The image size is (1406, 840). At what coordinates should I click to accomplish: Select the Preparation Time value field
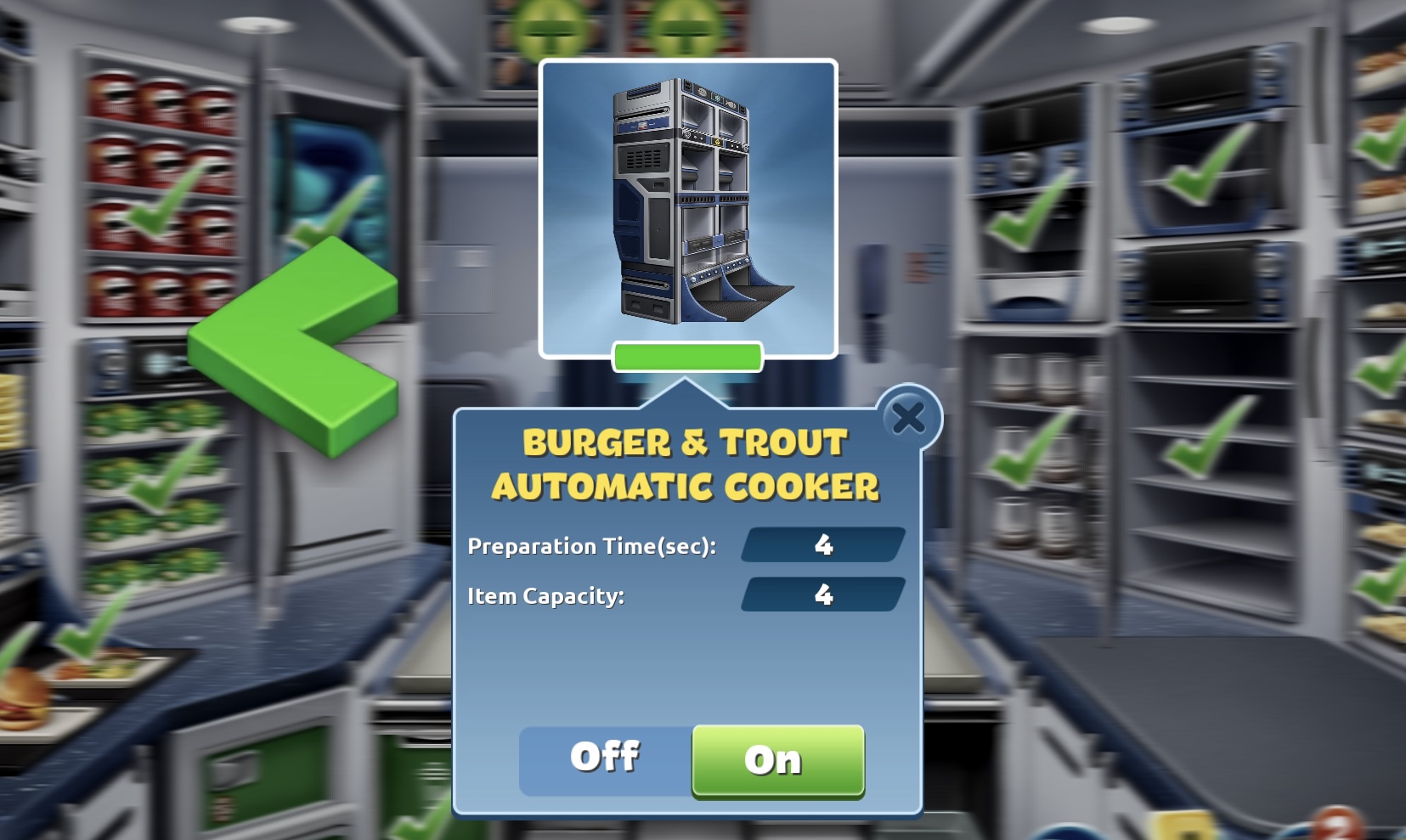click(x=821, y=546)
